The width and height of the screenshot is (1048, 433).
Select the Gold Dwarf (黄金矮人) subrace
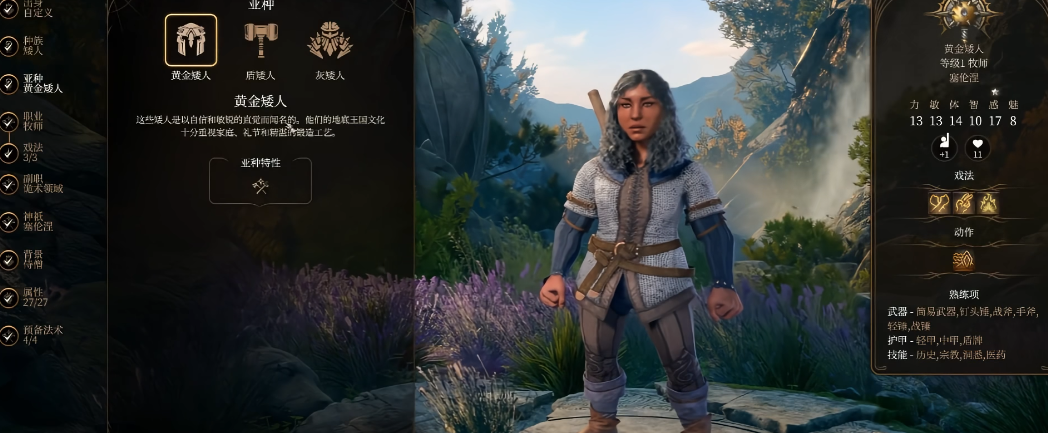pos(190,41)
